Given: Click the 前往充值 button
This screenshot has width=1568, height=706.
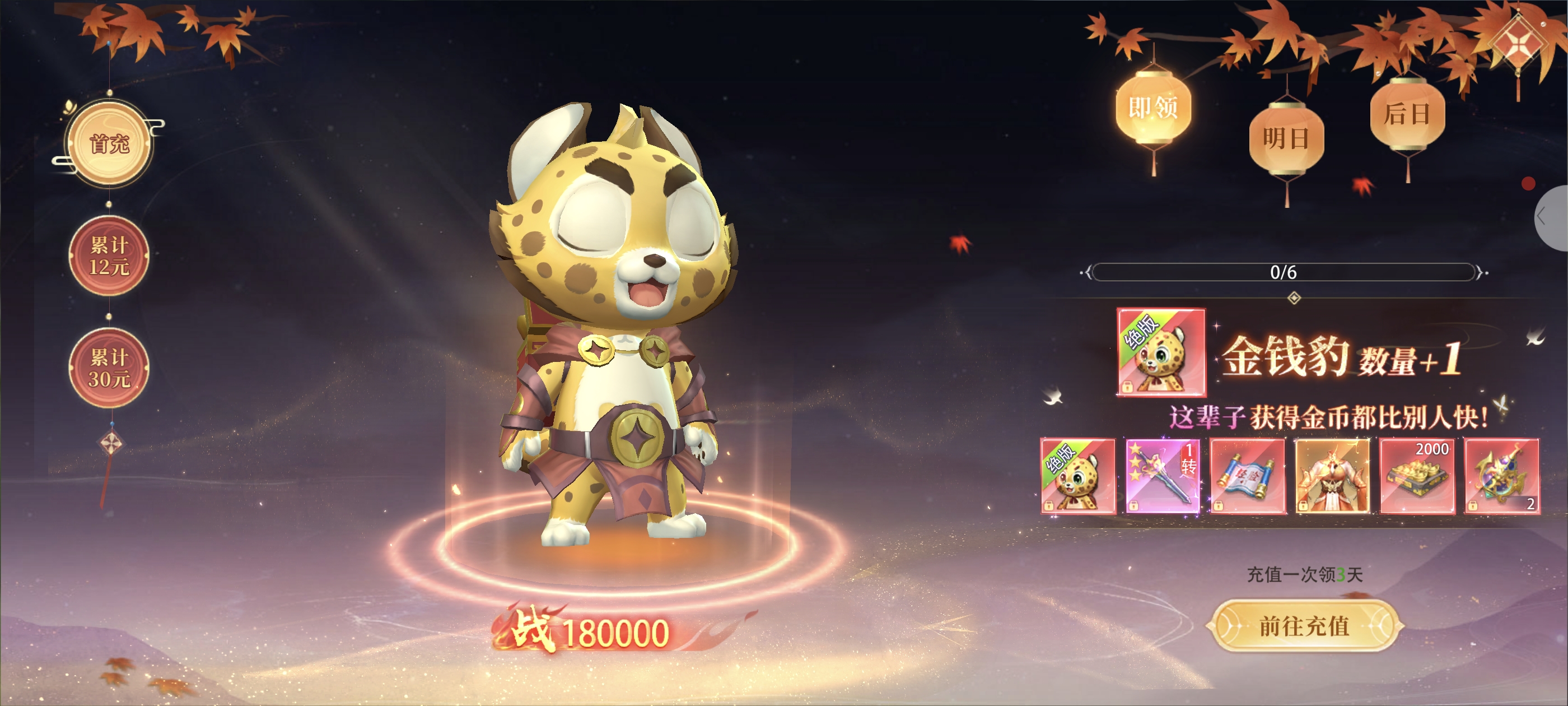Looking at the screenshot, I should click(1304, 625).
